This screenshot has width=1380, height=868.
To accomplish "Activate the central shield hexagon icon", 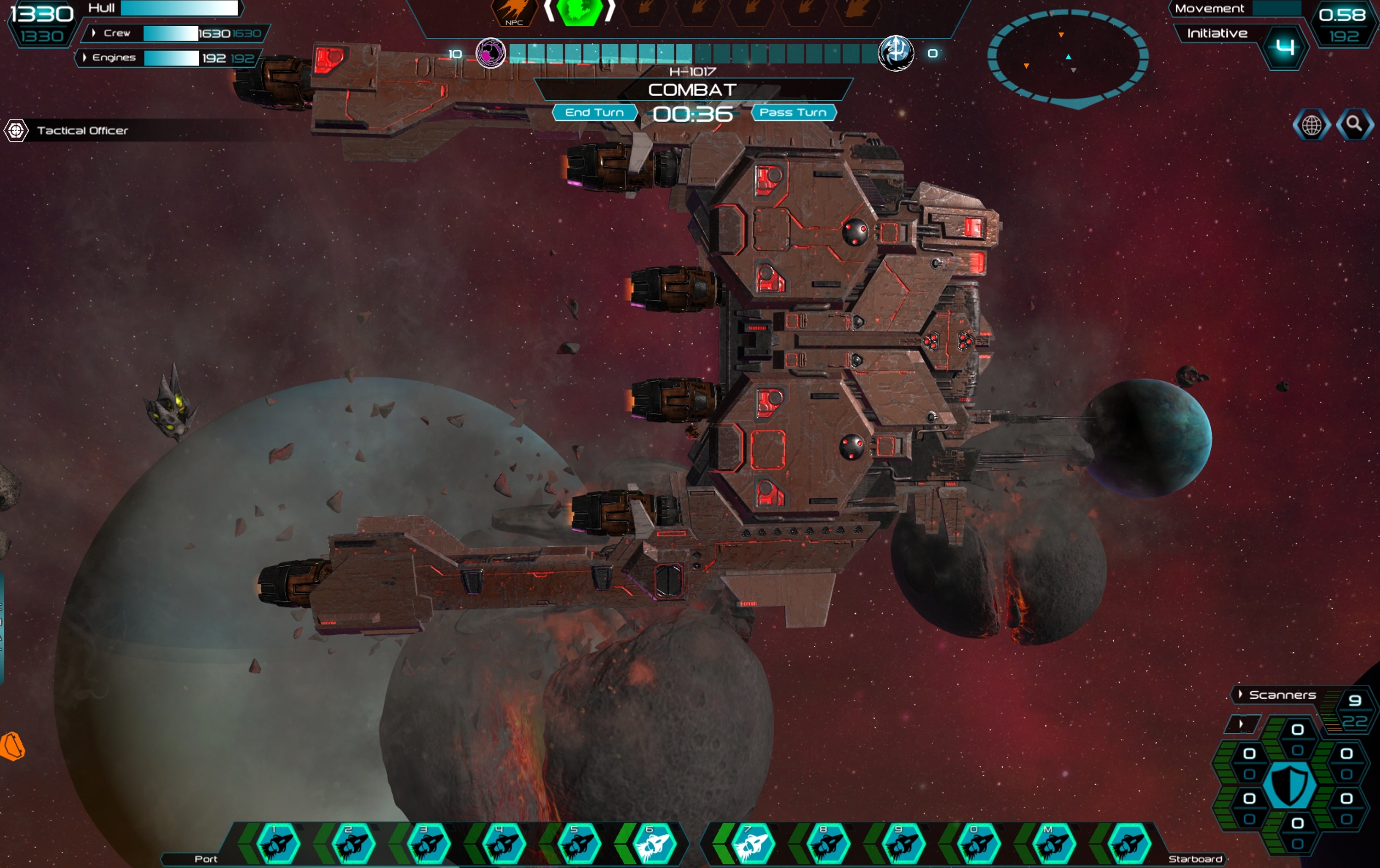I will [1289, 786].
